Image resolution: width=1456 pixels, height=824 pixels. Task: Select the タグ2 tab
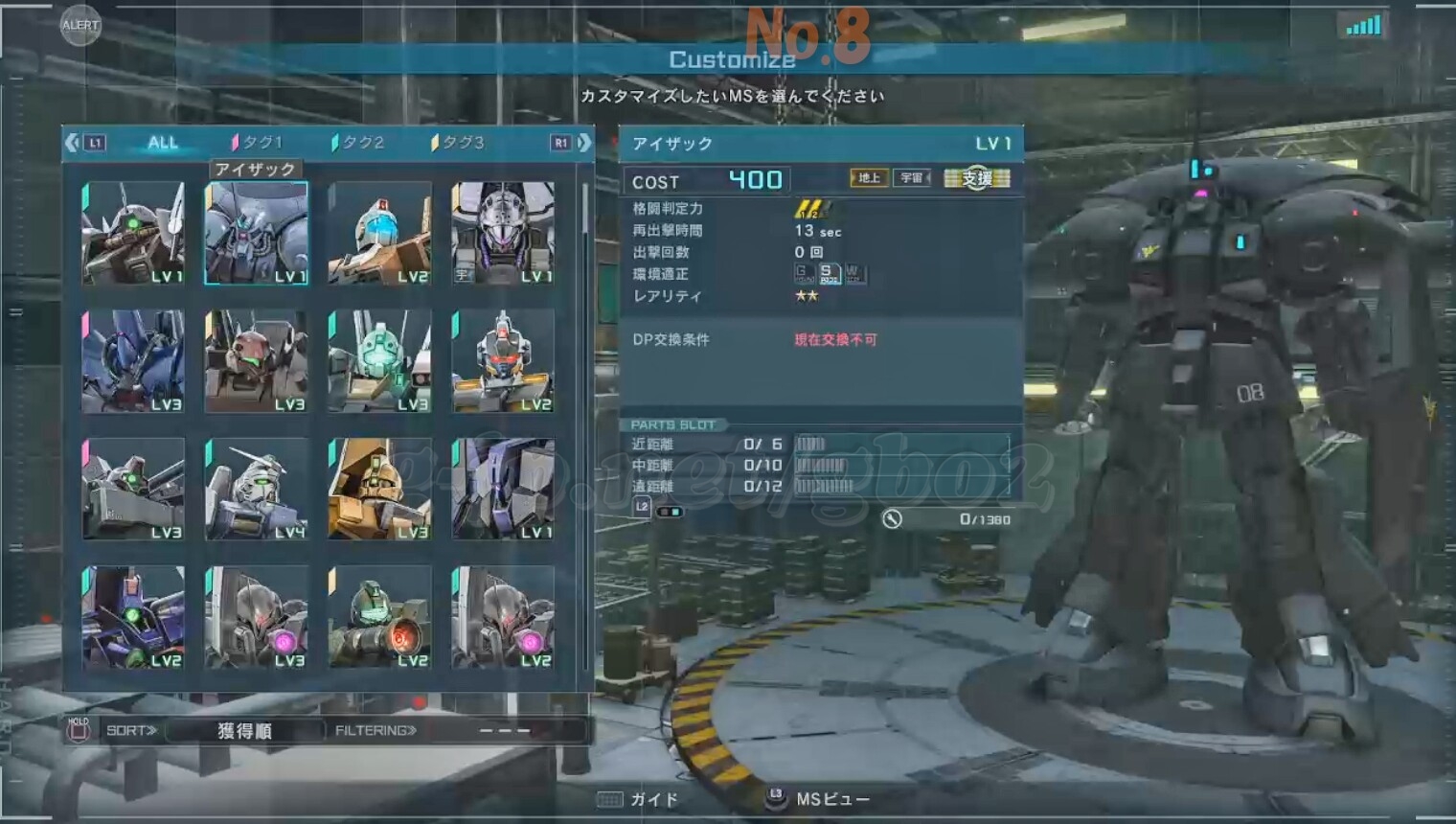click(359, 143)
